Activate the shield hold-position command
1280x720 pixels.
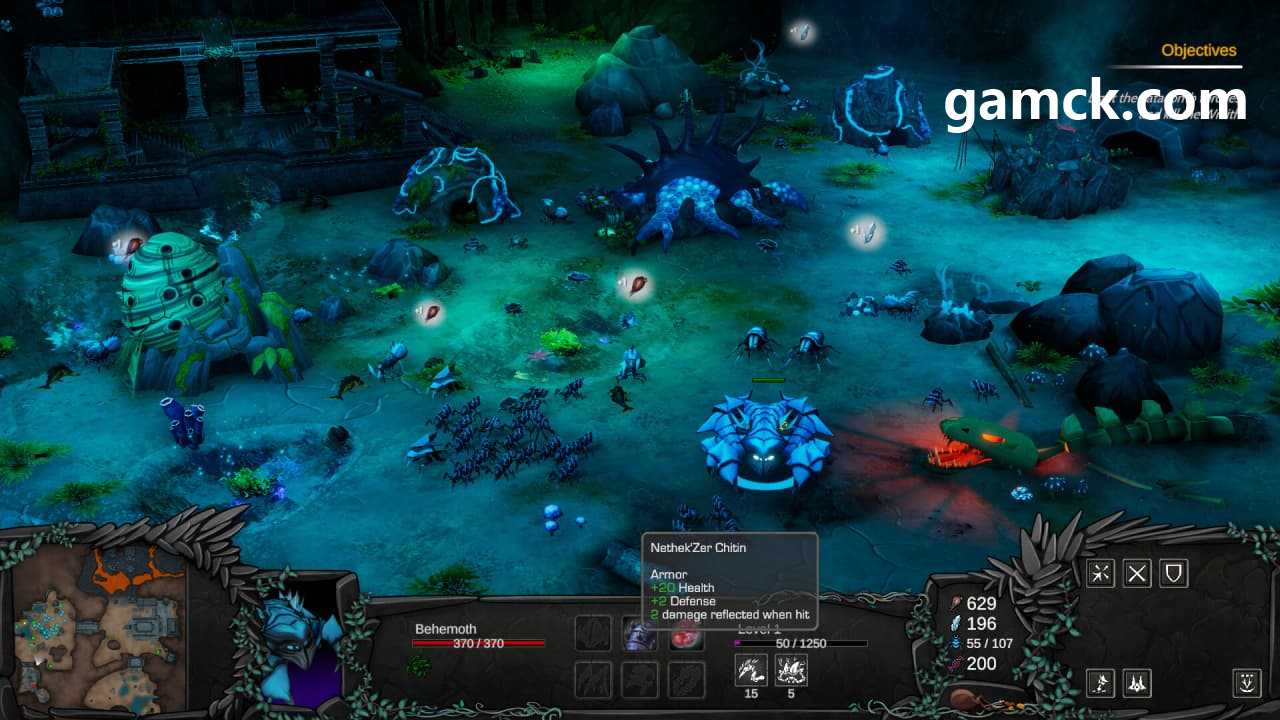1173,573
